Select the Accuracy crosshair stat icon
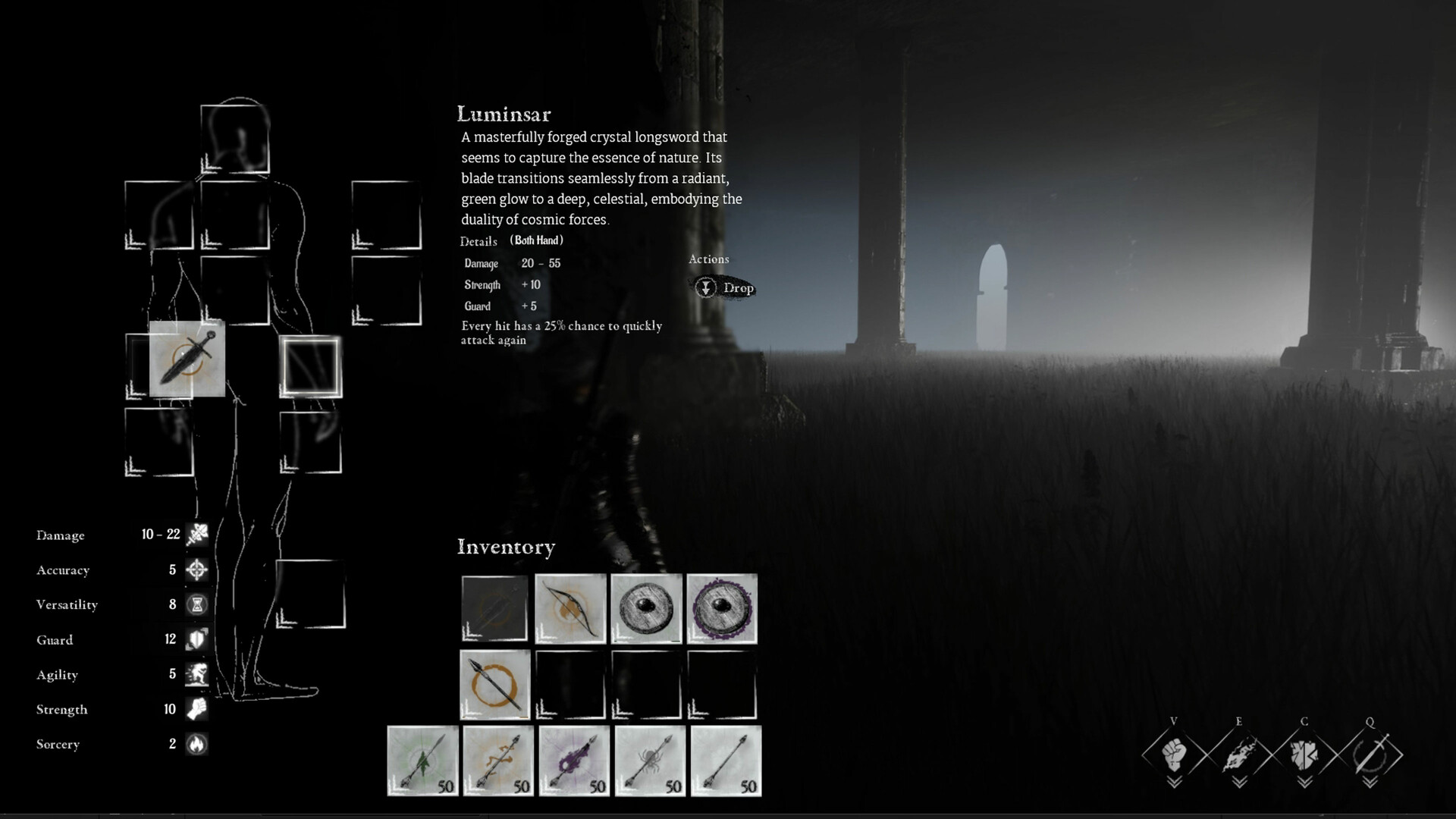Viewport: 1456px width, 819px height. 196,570
